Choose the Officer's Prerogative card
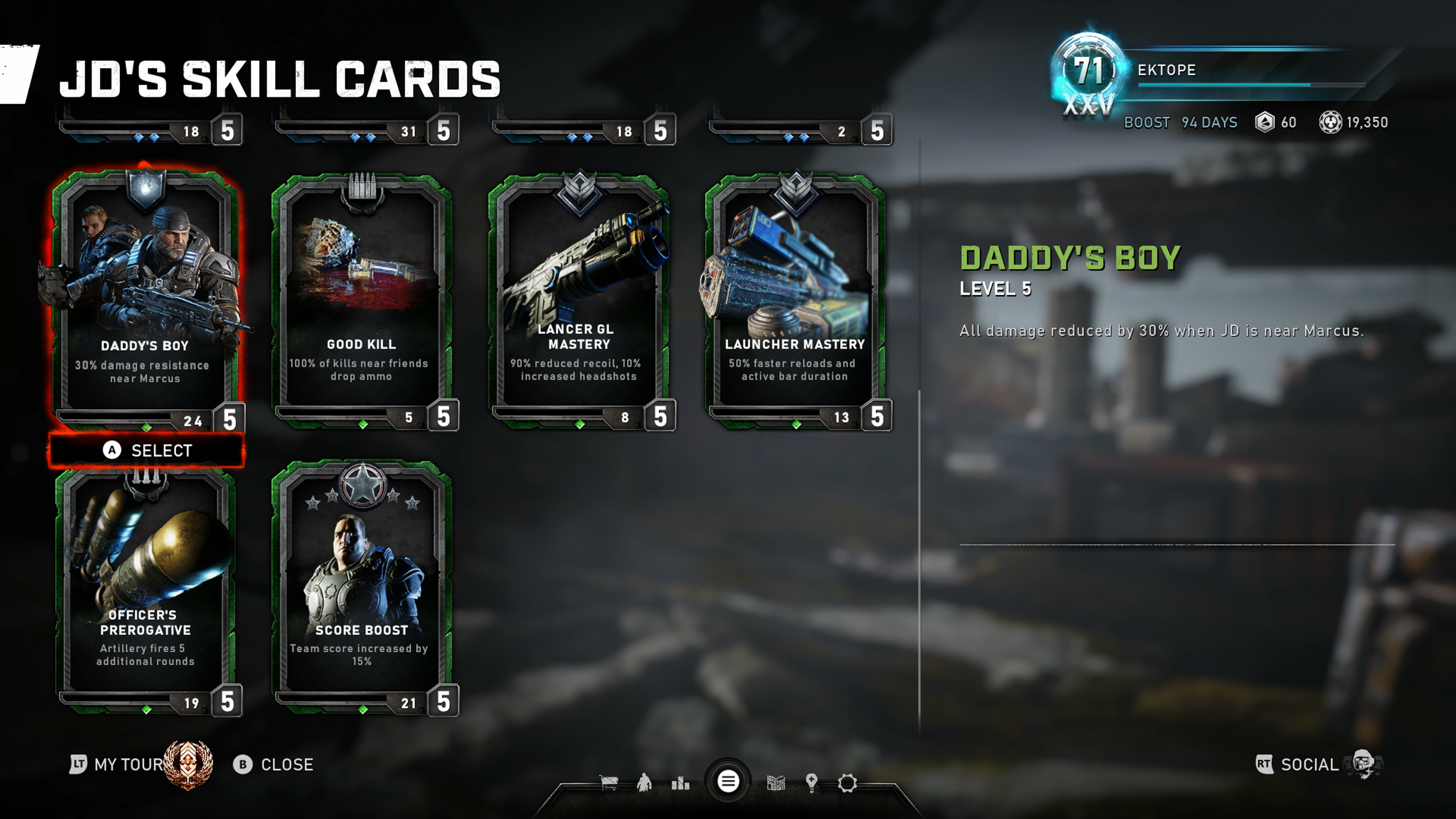 coord(145,588)
